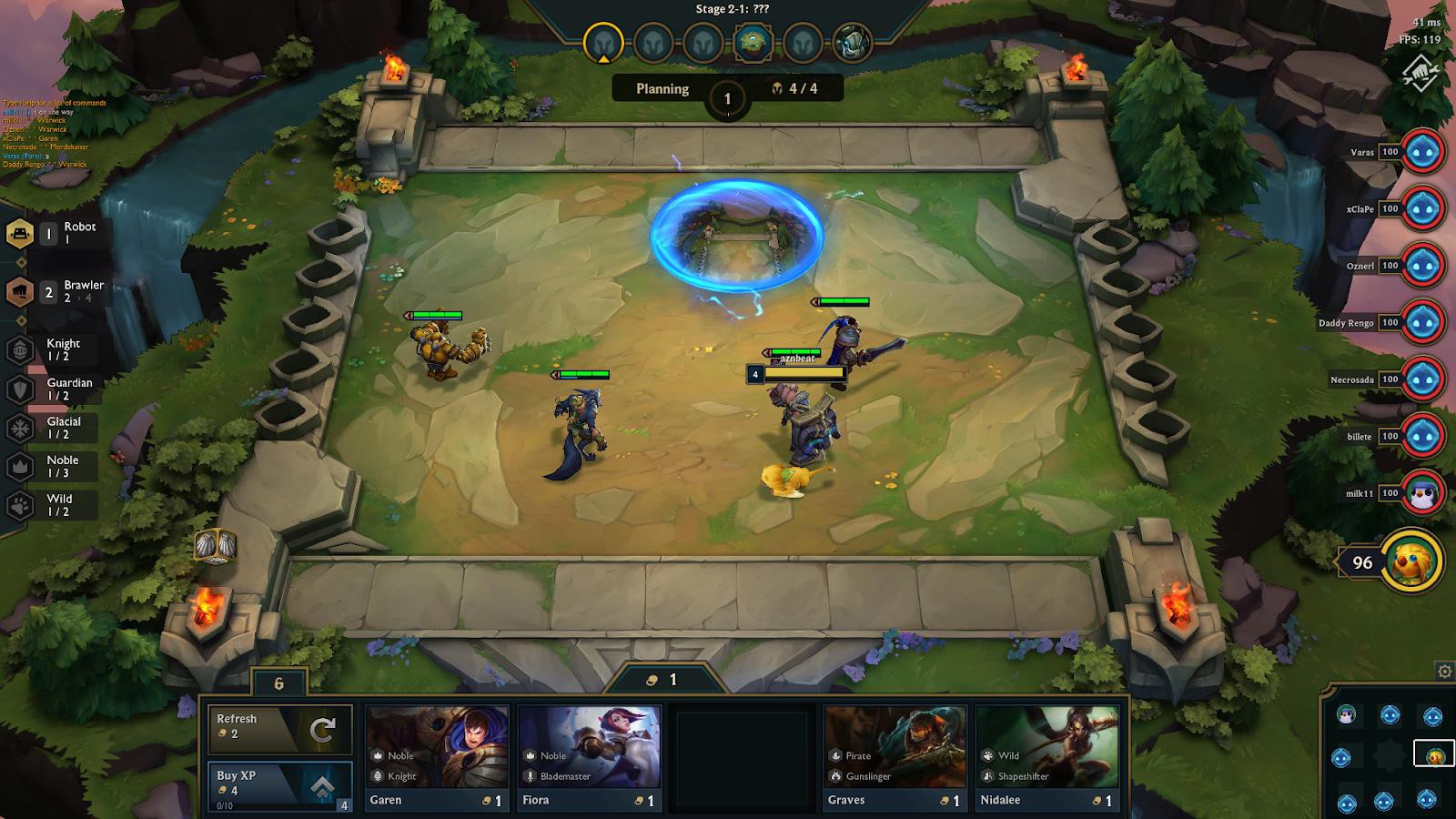This screenshot has width=1456, height=819.
Task: Click the Krugs monster round icon
Action: (x=852, y=40)
